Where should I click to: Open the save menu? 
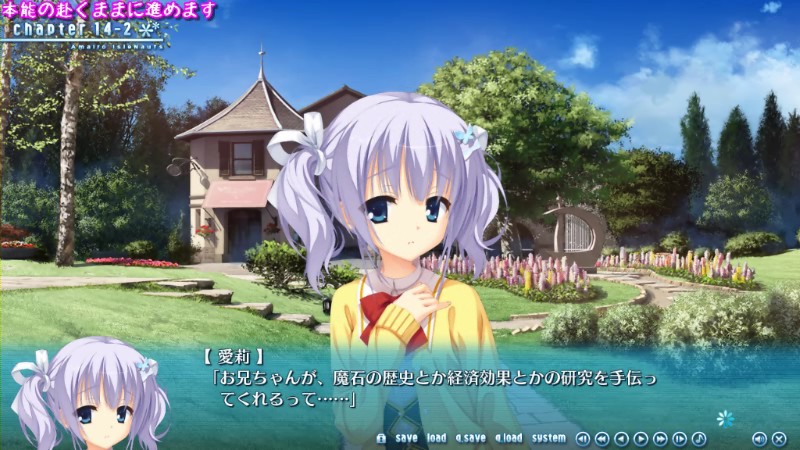coord(406,438)
